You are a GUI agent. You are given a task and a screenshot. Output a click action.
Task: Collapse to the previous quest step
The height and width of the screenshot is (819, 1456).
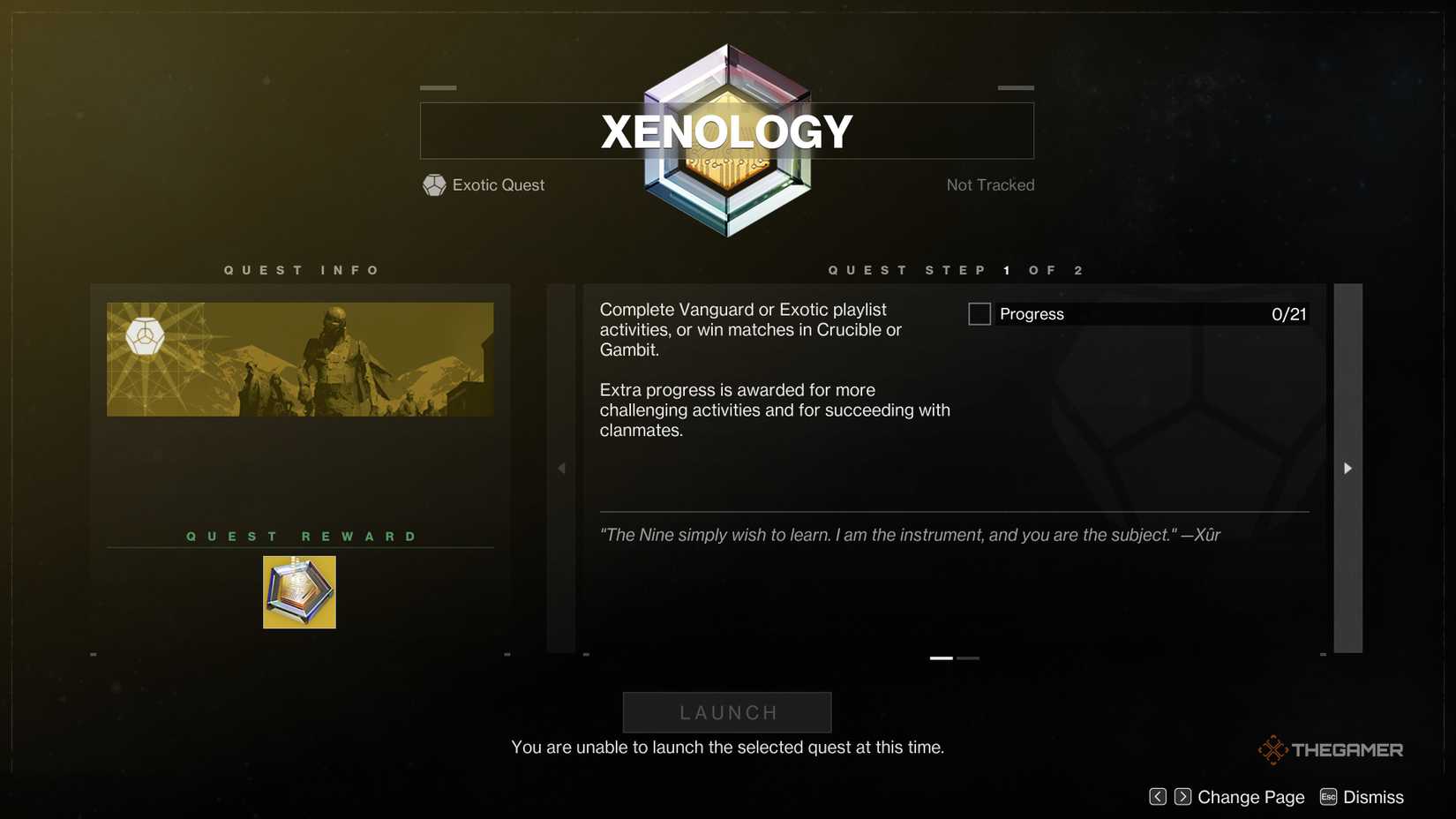point(561,468)
